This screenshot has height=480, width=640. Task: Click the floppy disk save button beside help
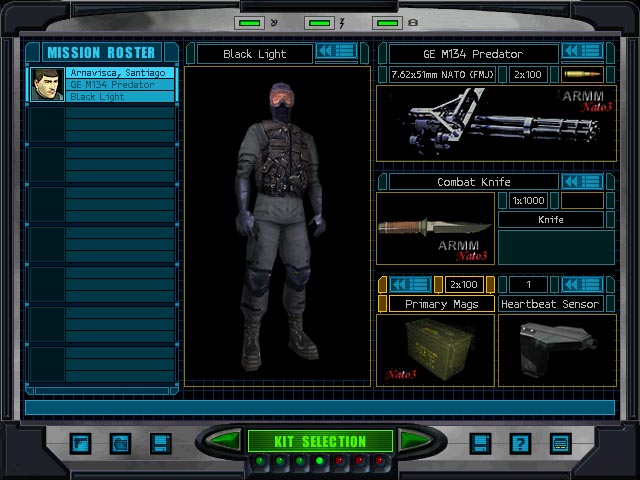(481, 443)
